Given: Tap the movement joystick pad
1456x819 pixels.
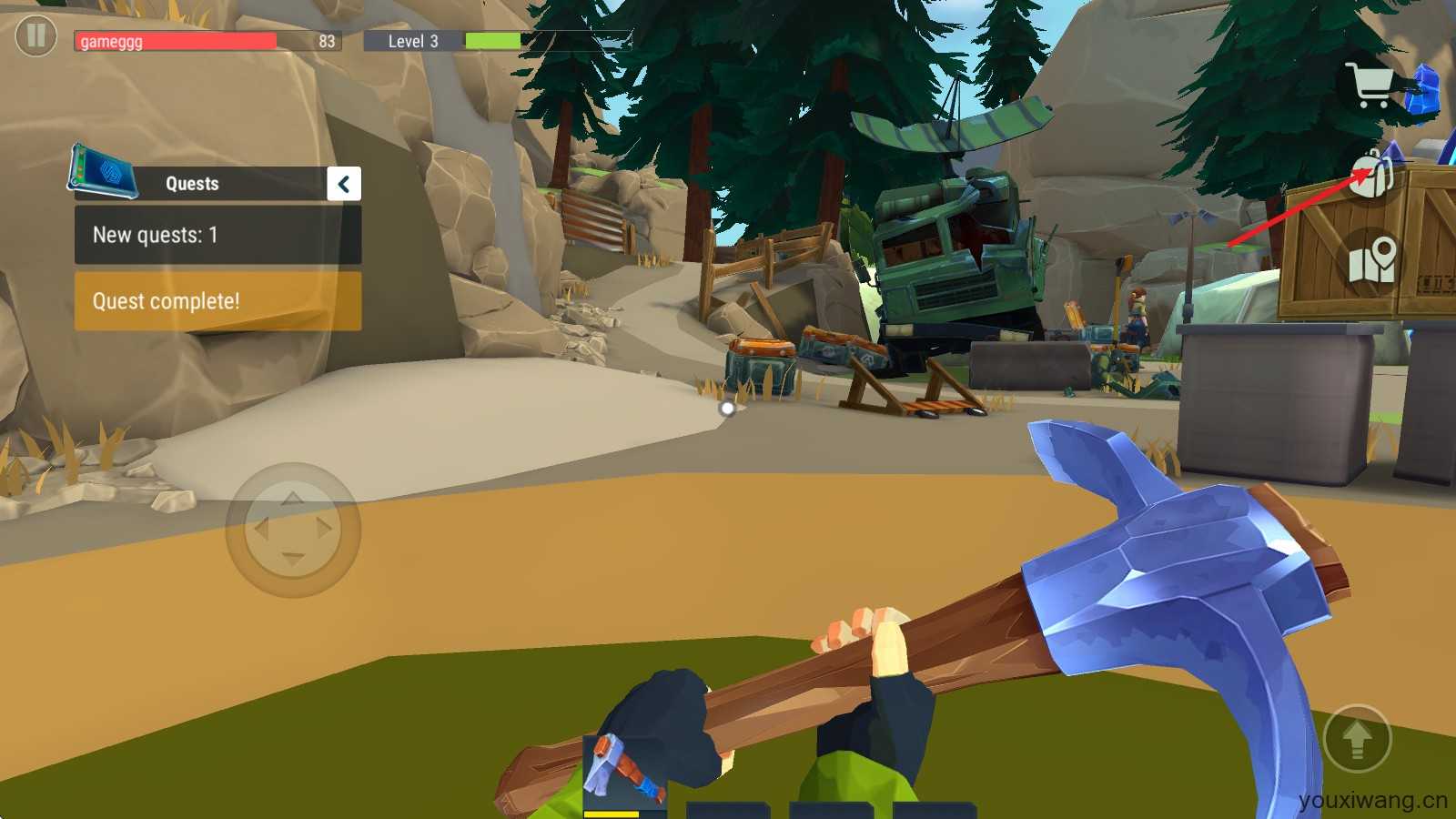Looking at the screenshot, I should 293,530.
